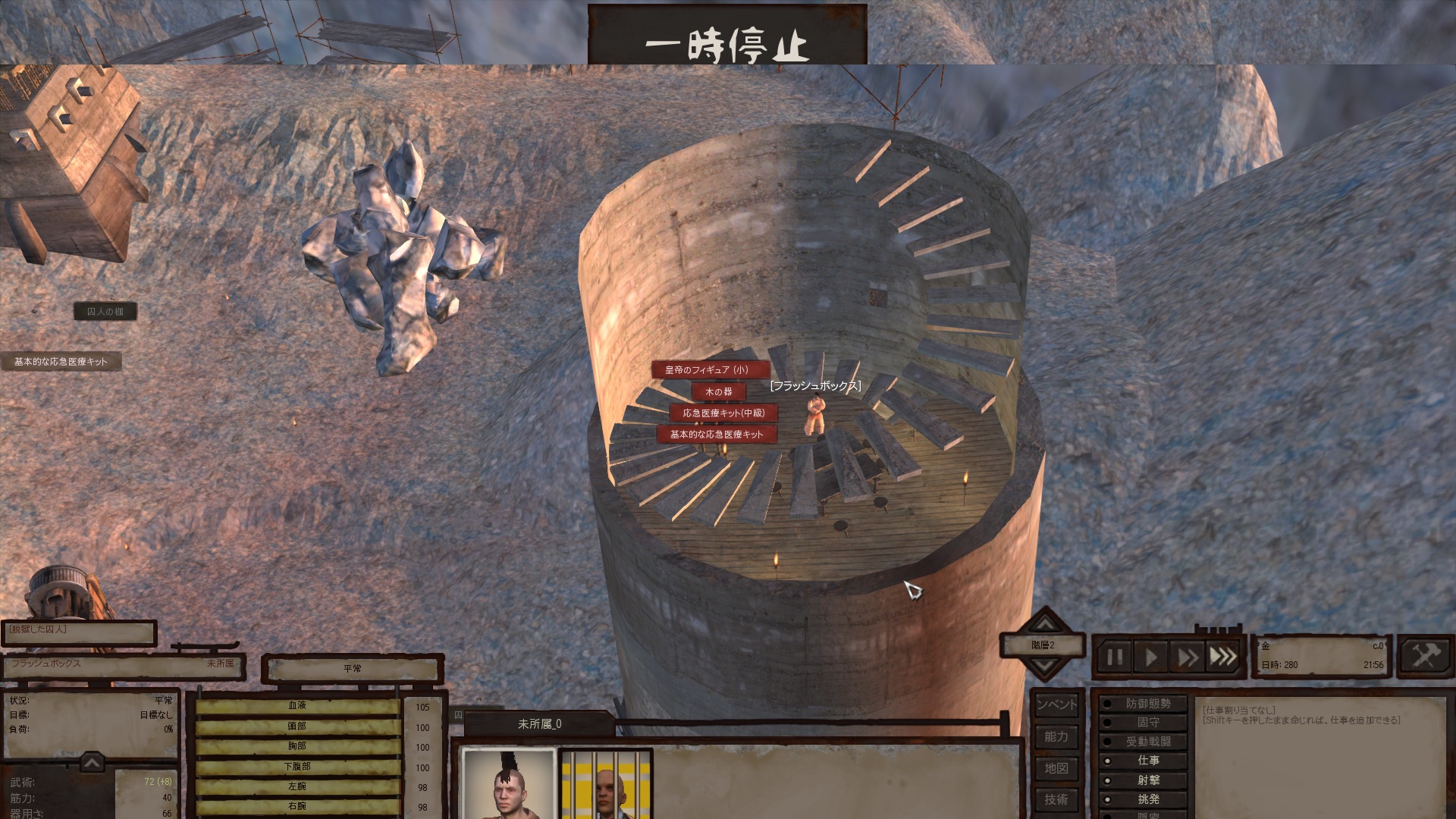Open the inventory (インベントリ) panel
The image size is (1456, 819).
point(1056,704)
